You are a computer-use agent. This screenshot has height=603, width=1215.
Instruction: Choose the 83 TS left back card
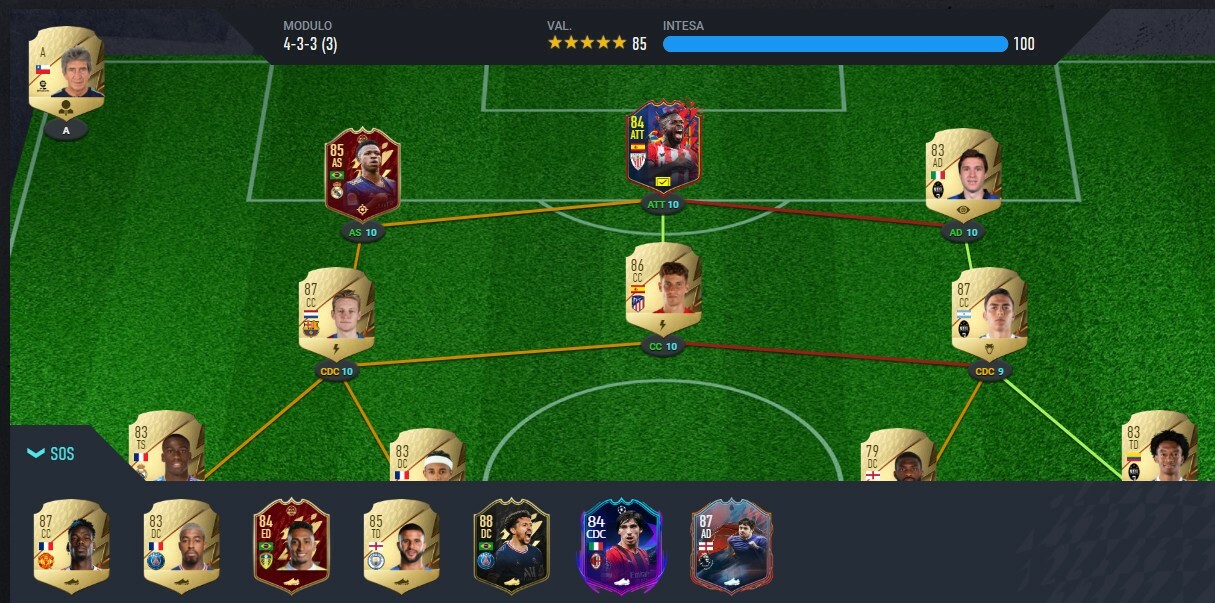point(165,447)
